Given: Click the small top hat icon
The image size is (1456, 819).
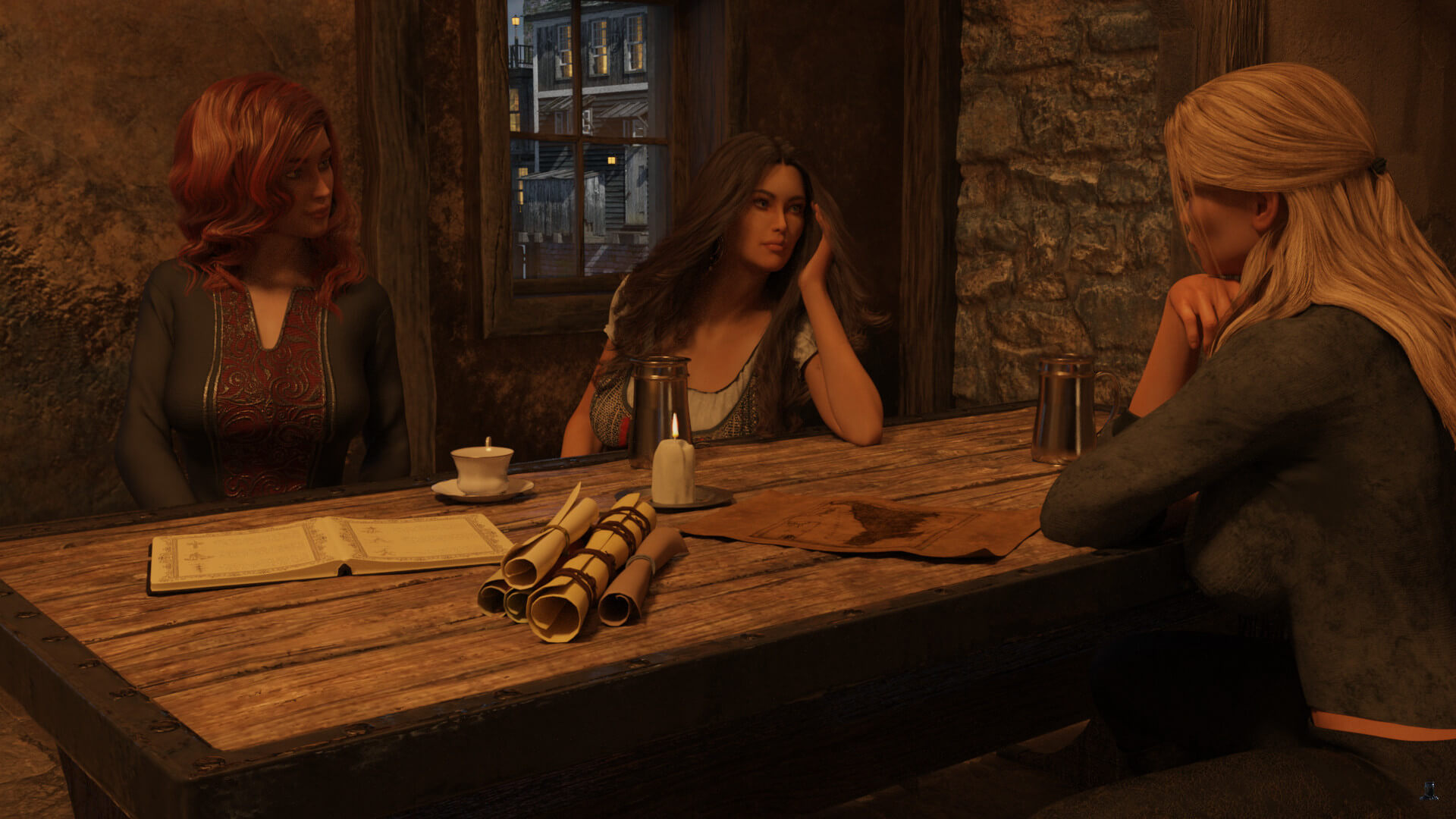Looking at the screenshot, I should pos(1429,791).
